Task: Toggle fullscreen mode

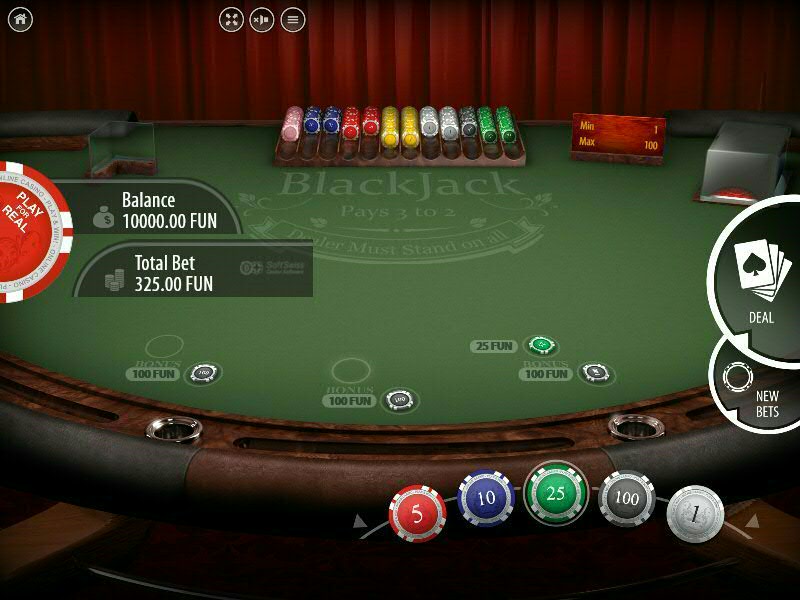Action: point(231,19)
